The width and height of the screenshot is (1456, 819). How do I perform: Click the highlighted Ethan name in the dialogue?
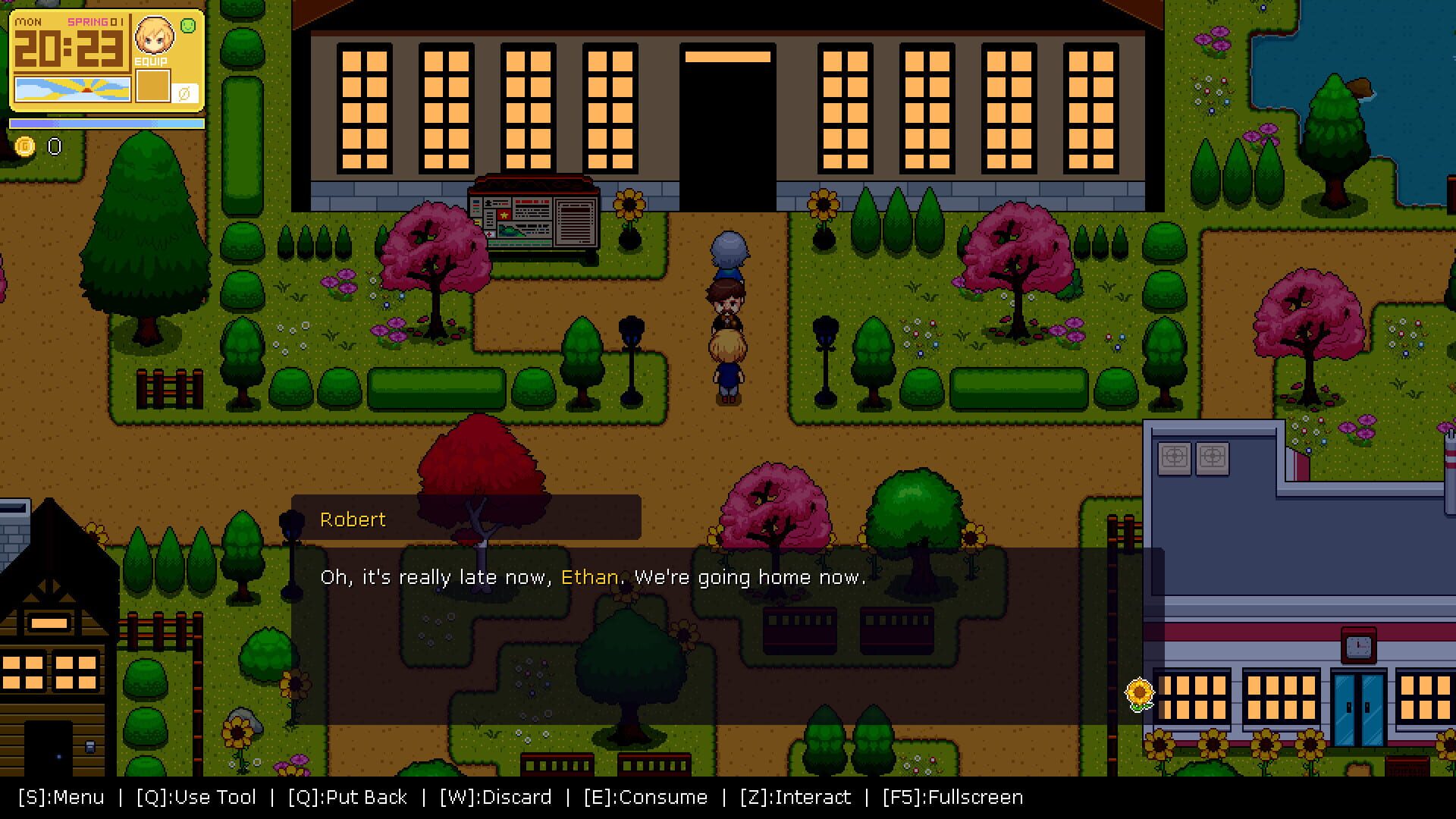coord(589,577)
